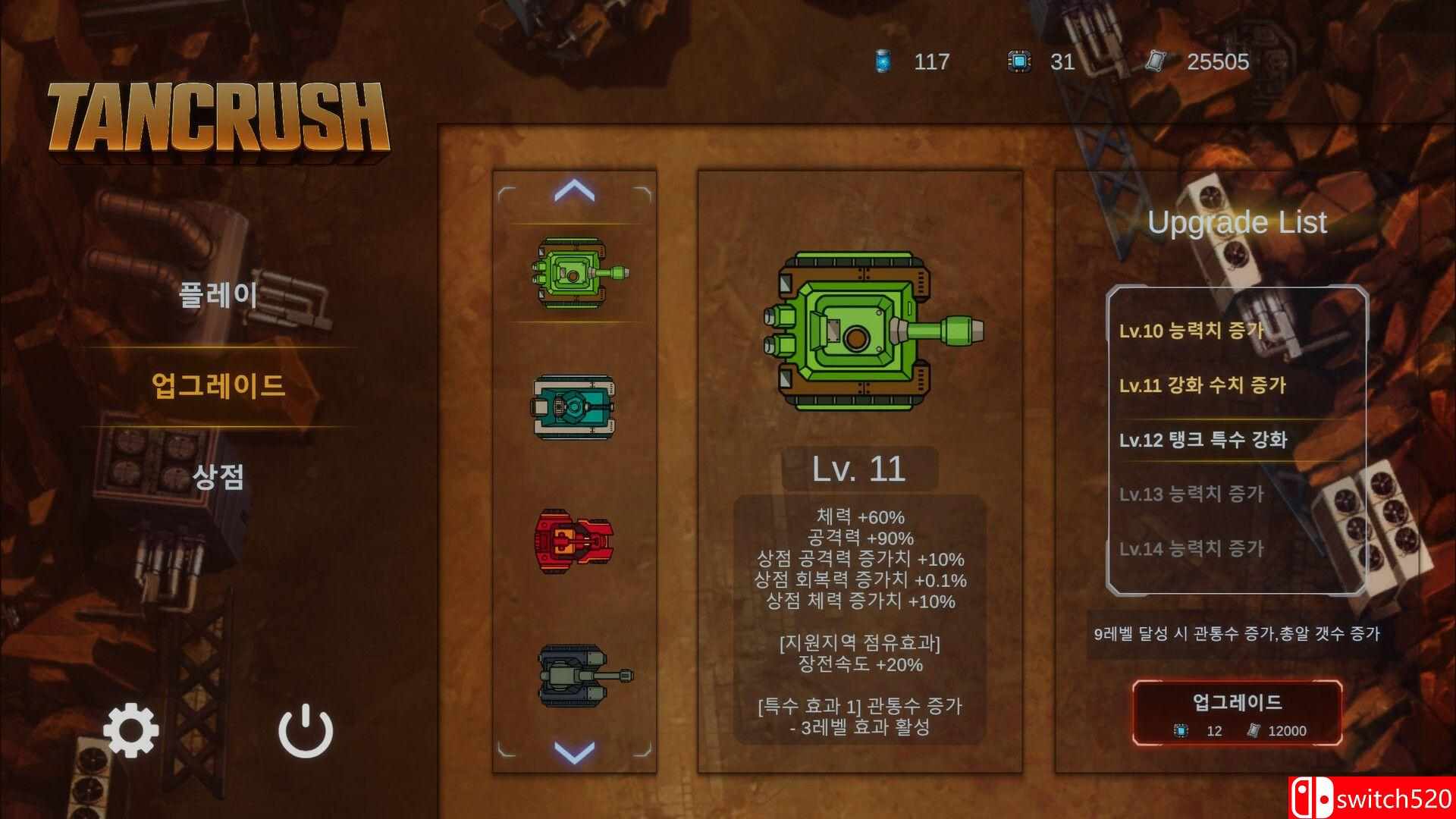This screenshot has width=1456, height=819.
Task: Click the up chevron above the tank list
Action: point(575,192)
